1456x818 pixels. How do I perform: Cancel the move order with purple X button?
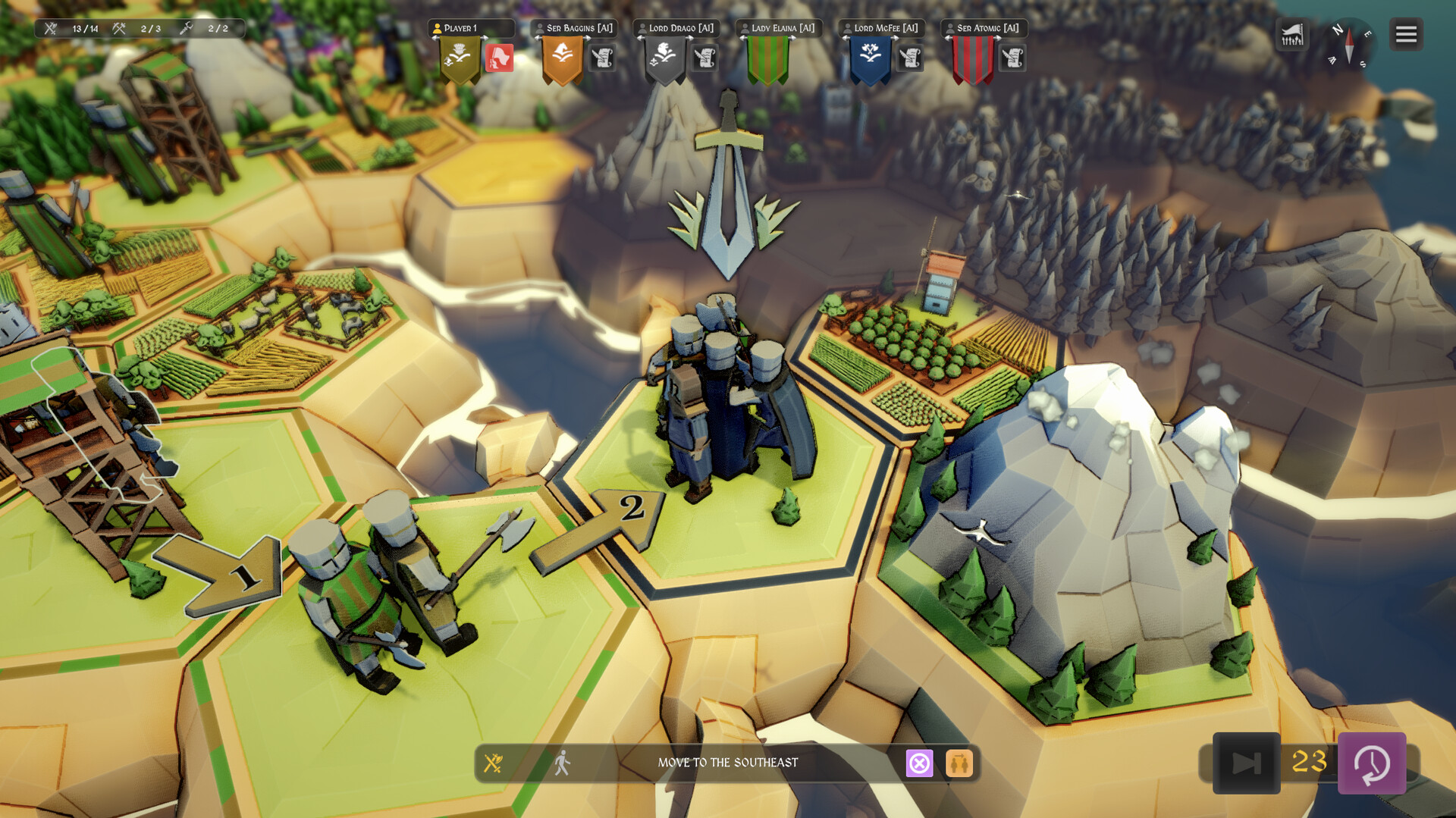pyautogui.click(x=921, y=764)
